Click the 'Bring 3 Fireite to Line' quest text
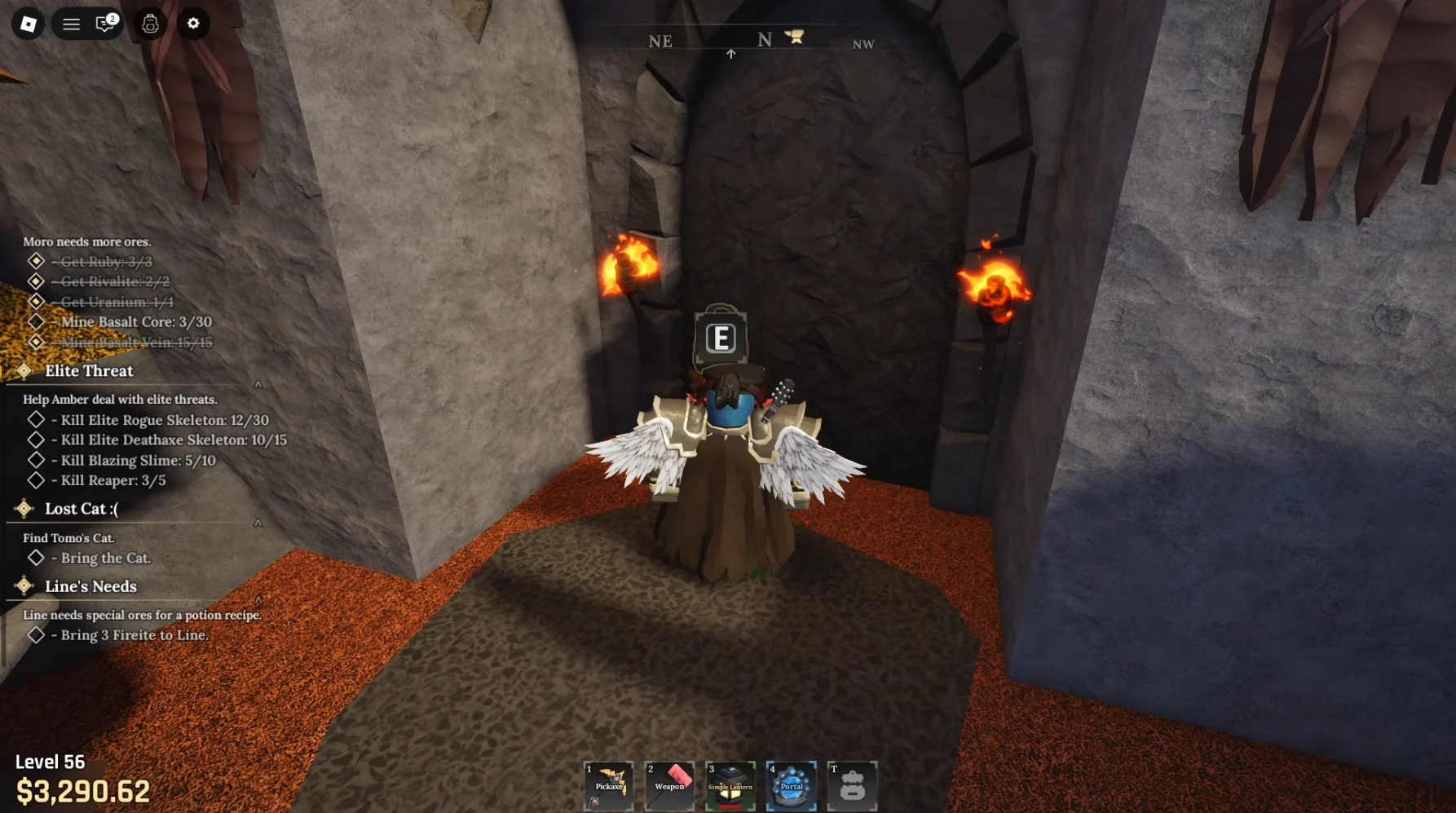 [130, 634]
